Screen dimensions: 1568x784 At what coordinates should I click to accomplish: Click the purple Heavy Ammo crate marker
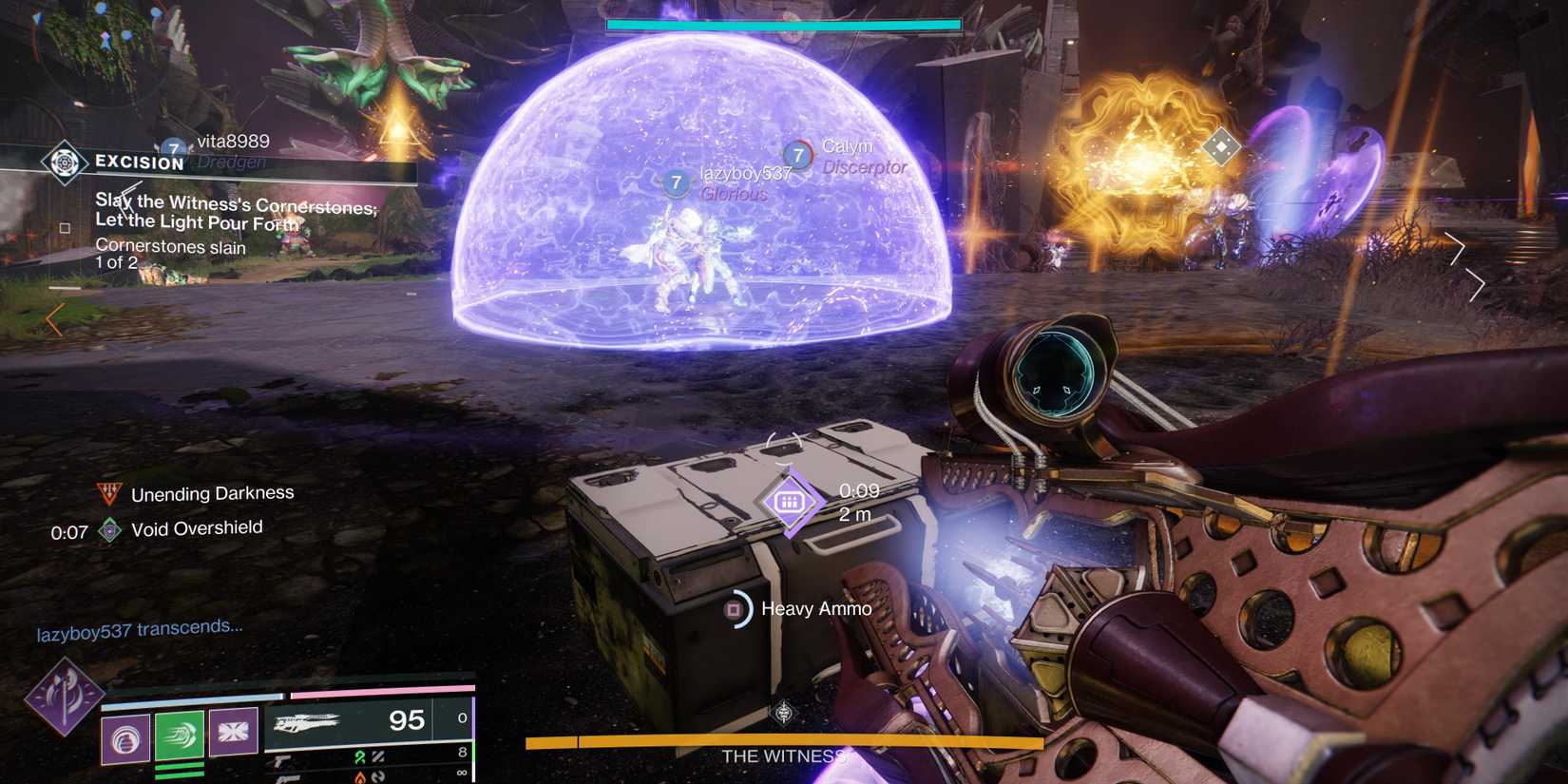pos(790,502)
